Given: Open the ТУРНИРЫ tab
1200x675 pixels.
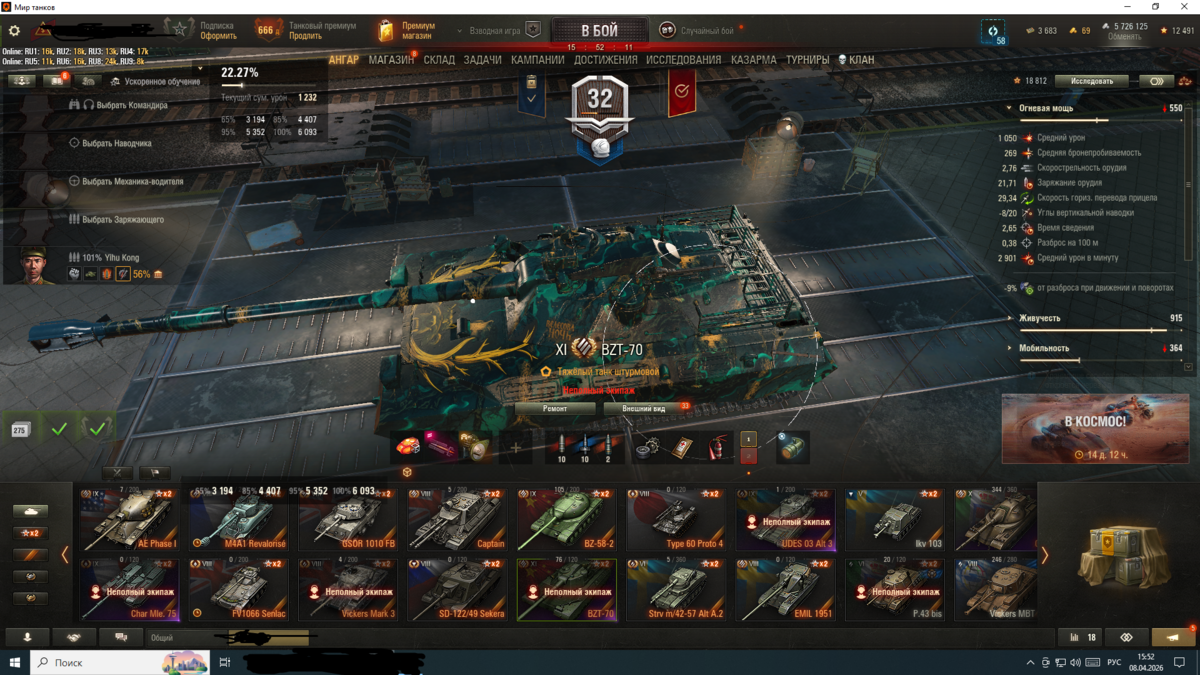Looking at the screenshot, I should (x=807, y=60).
